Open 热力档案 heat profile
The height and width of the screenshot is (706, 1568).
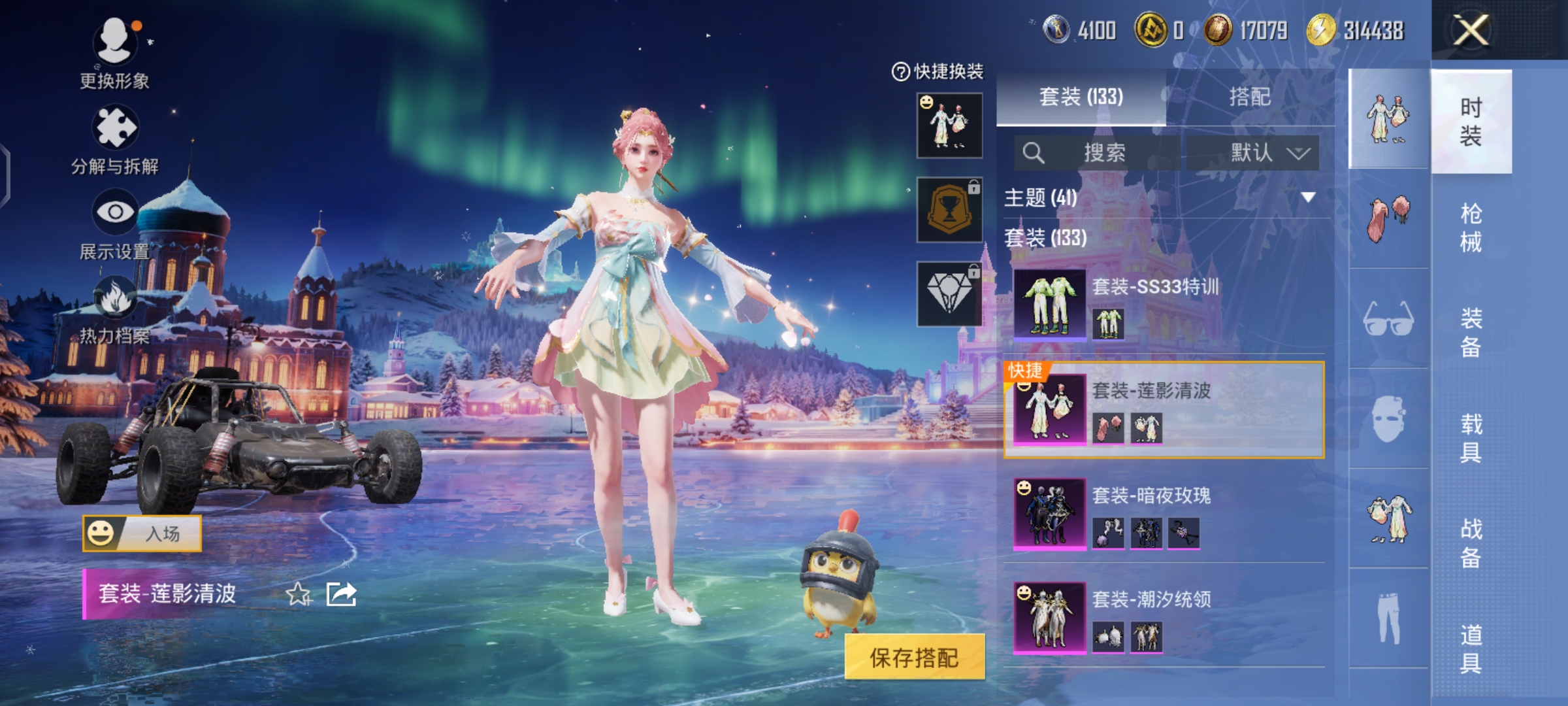point(115,309)
